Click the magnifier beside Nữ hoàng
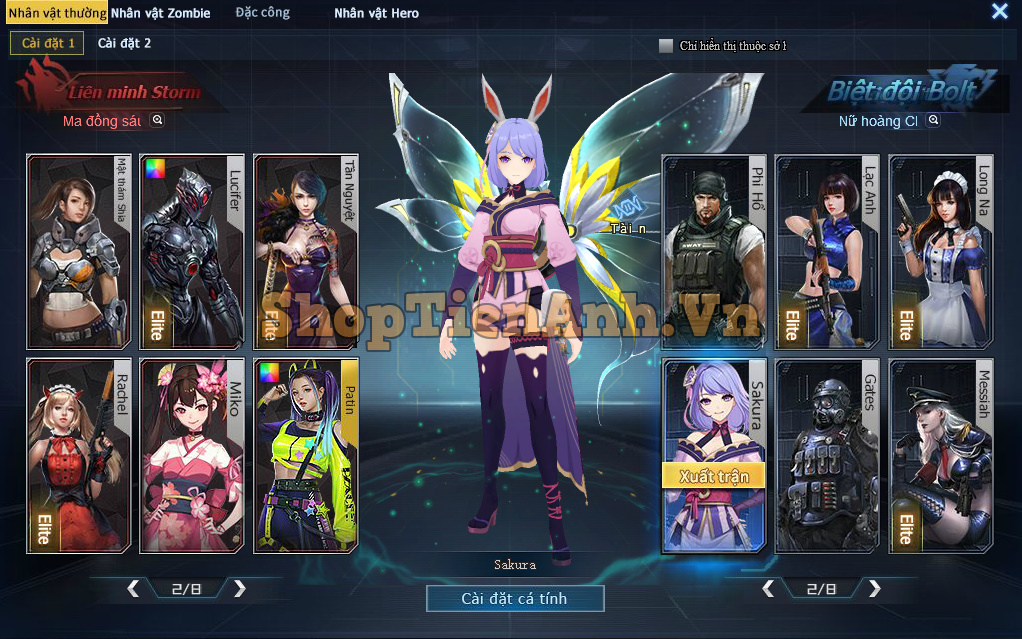The width and height of the screenshot is (1022, 639). pyautogui.click(x=933, y=120)
